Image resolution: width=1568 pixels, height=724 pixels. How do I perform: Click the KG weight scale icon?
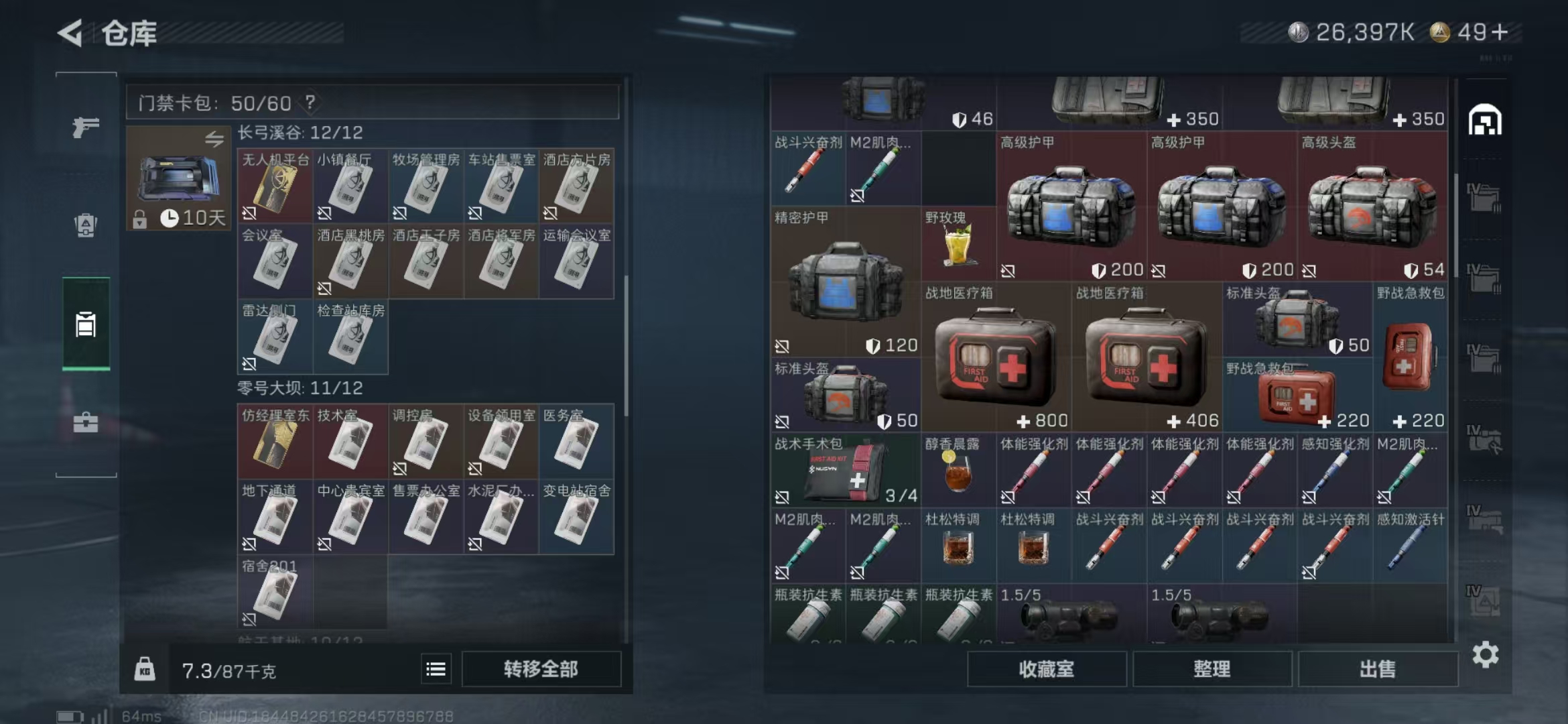[x=143, y=668]
